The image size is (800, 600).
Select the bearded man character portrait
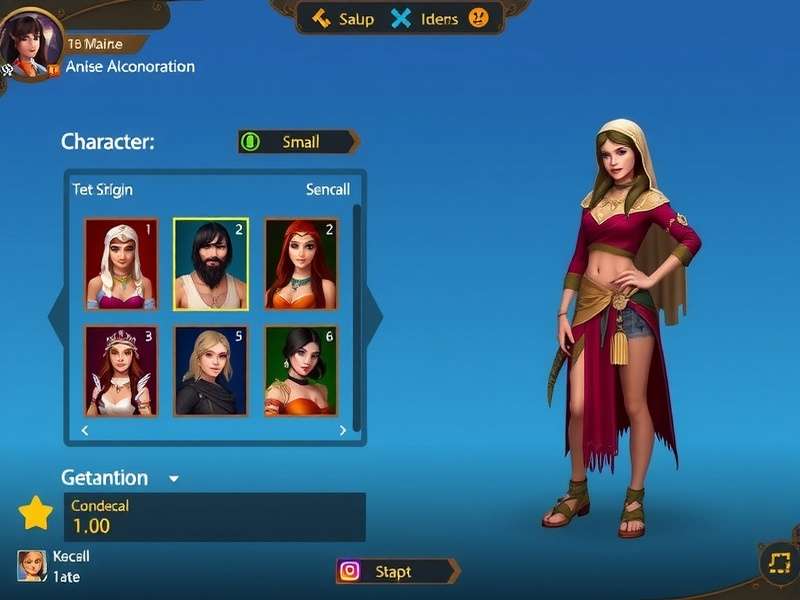coord(210,264)
